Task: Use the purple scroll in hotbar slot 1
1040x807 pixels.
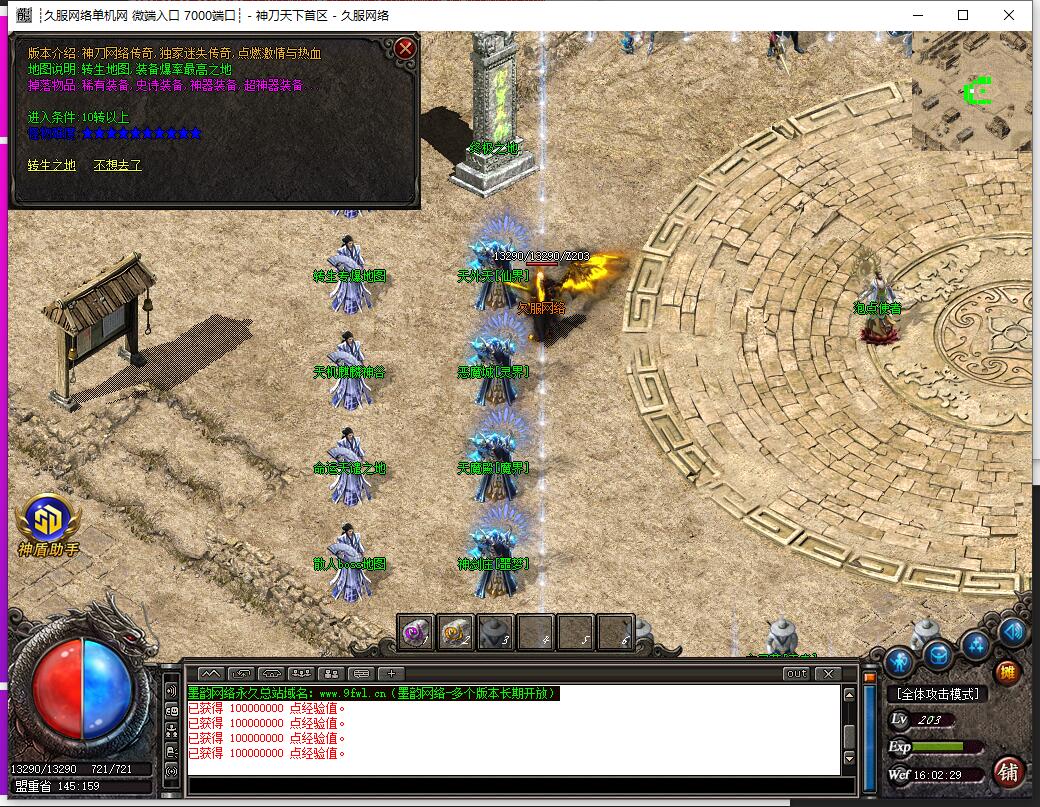Action: tap(416, 631)
